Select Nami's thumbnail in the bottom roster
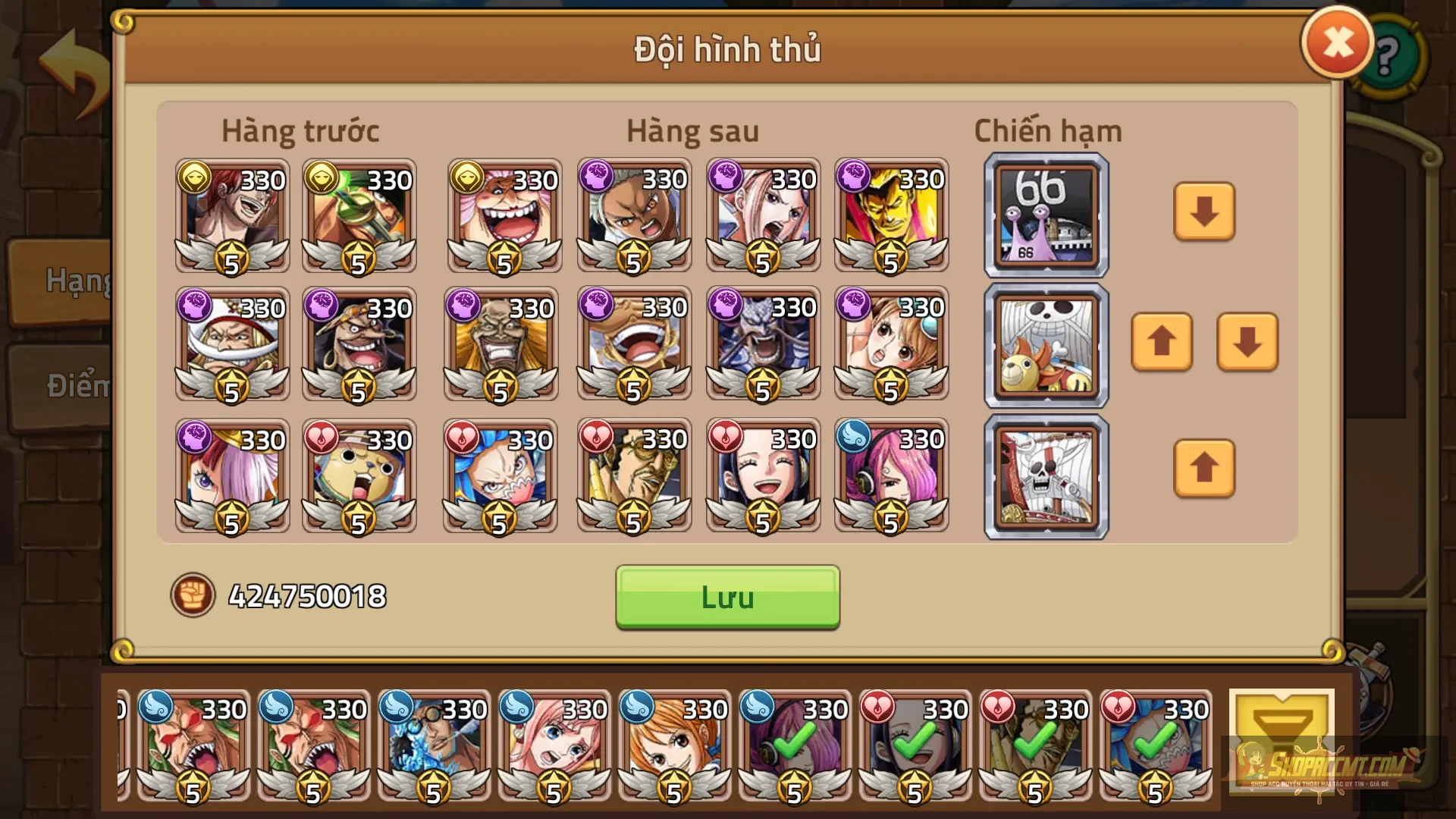 pos(676,747)
